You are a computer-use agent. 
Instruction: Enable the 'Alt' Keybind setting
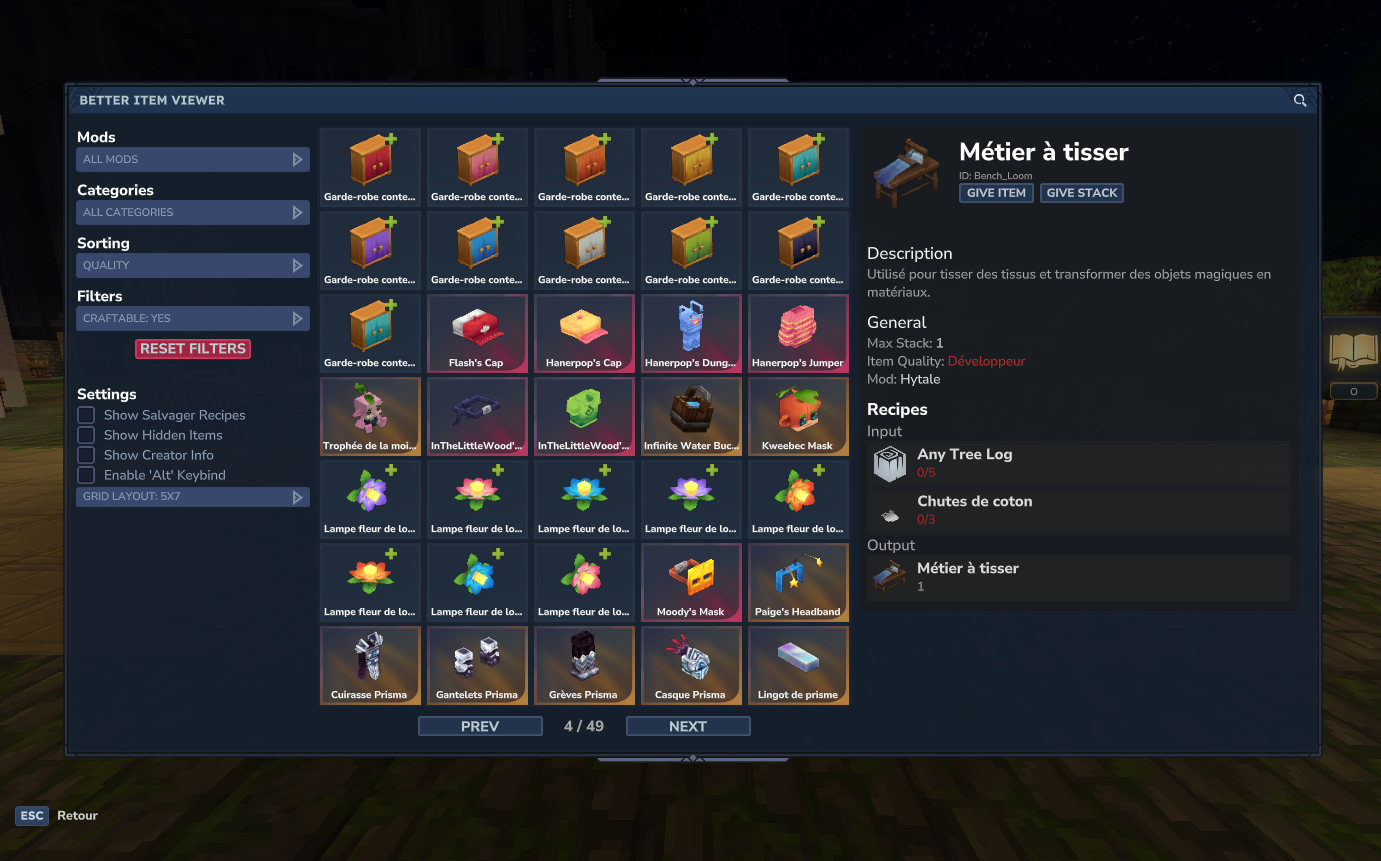[x=85, y=474]
